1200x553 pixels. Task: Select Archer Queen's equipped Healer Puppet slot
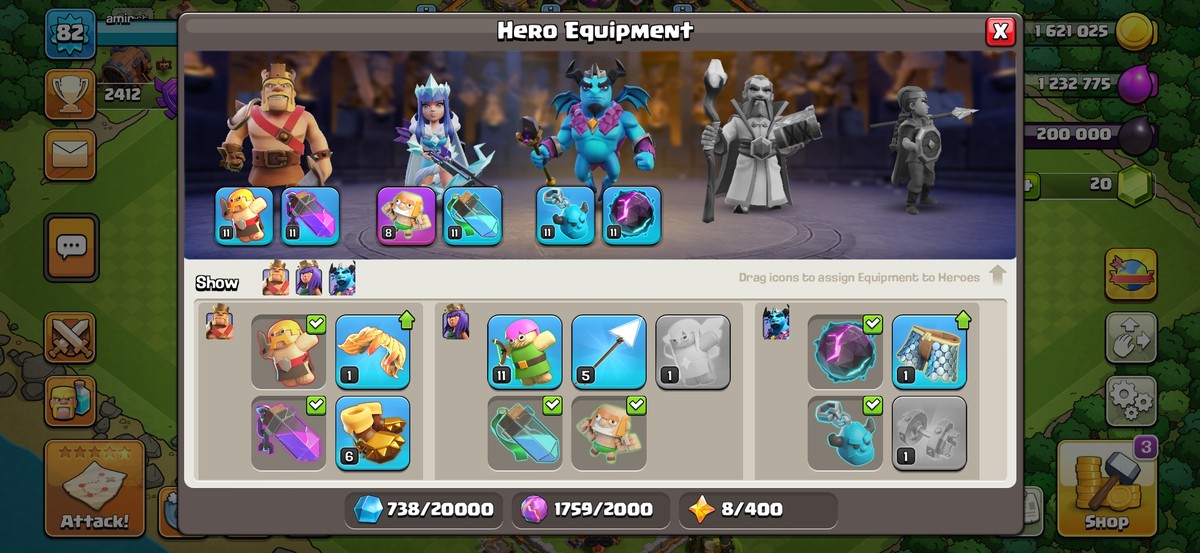(x=406, y=215)
